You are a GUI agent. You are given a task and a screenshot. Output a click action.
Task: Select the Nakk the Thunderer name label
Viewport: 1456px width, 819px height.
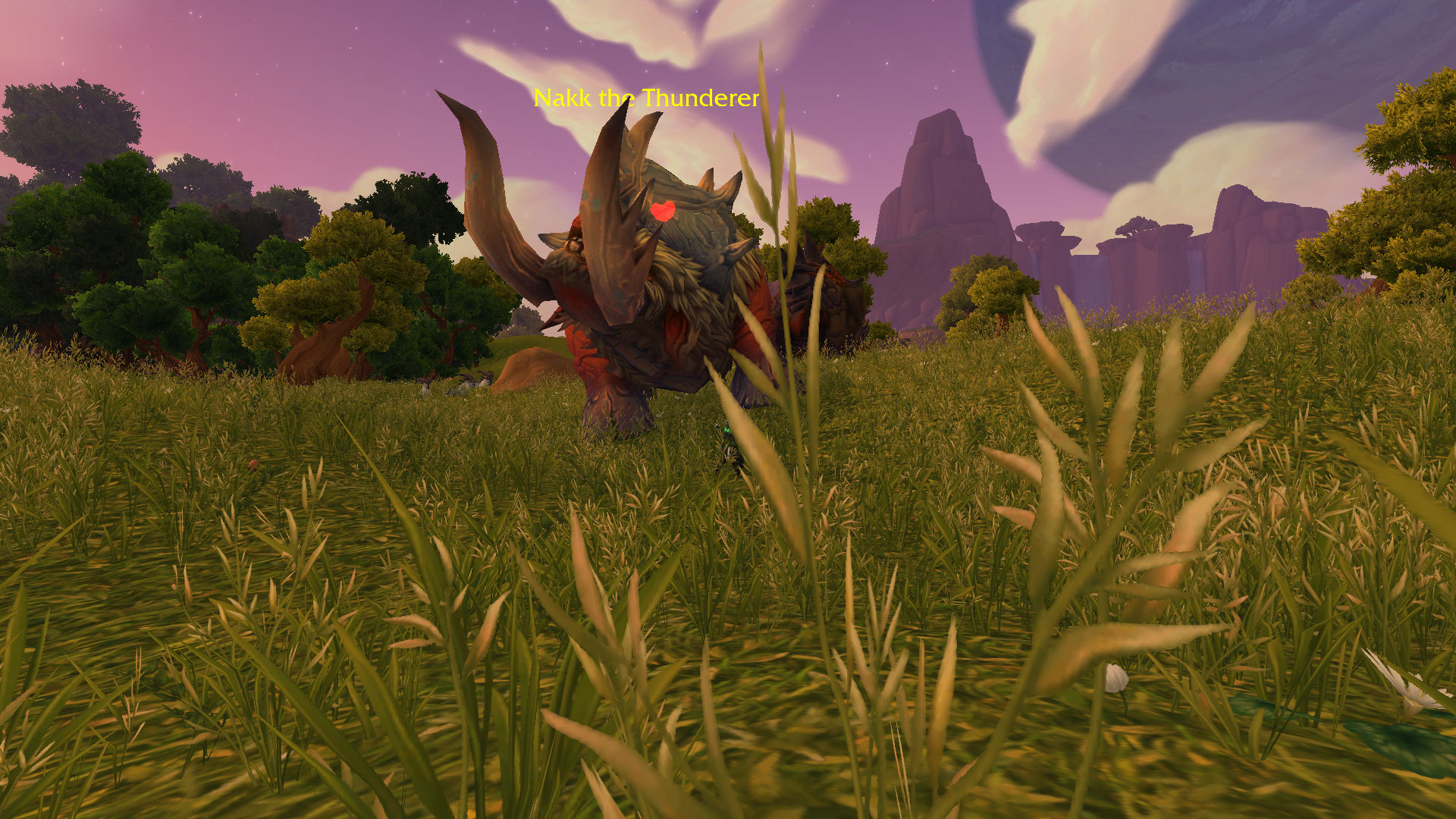click(646, 98)
